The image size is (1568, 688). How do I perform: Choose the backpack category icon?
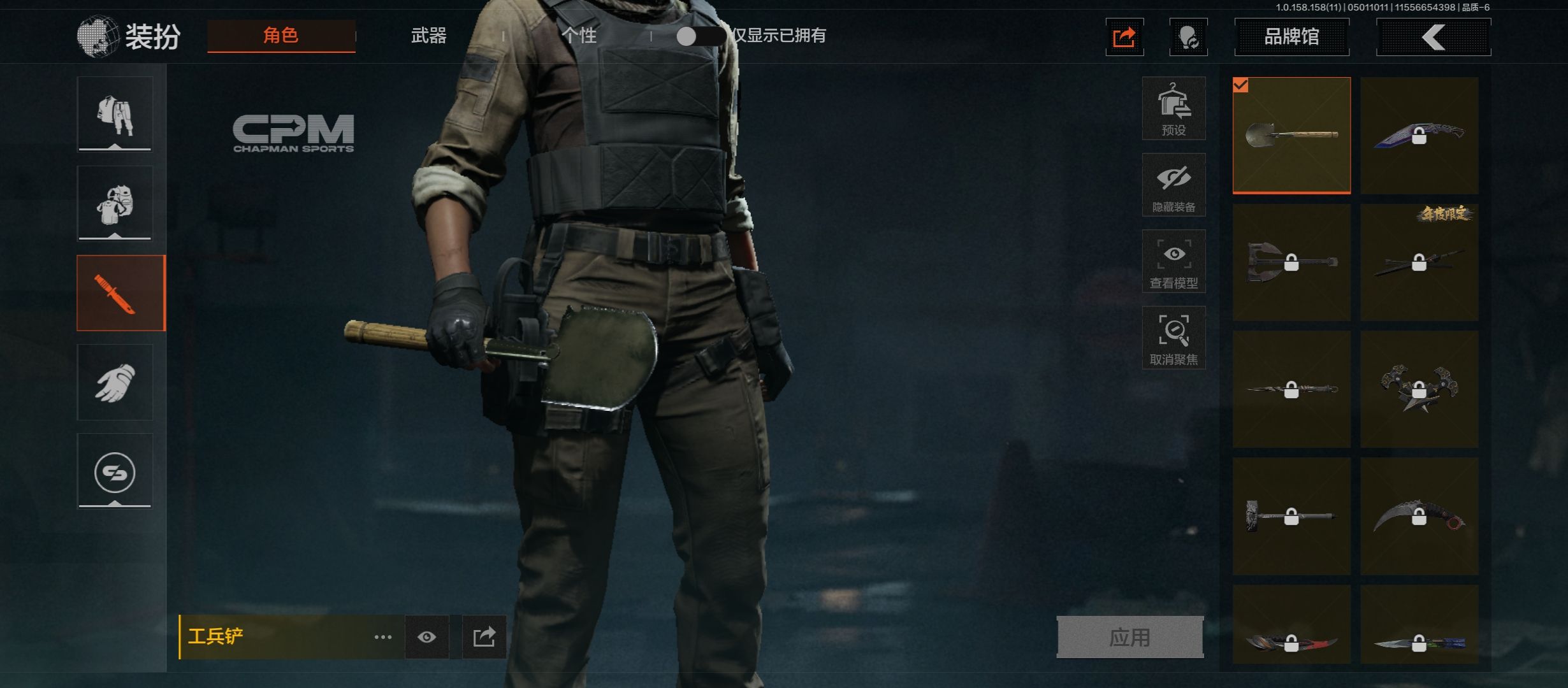pyautogui.click(x=115, y=204)
